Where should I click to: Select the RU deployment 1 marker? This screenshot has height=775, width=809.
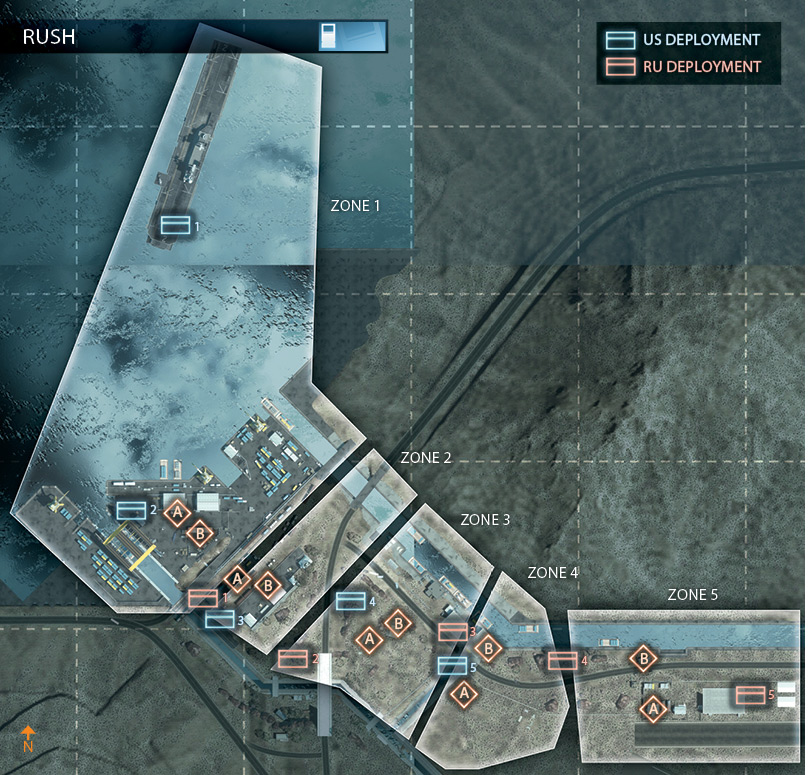coord(203,597)
